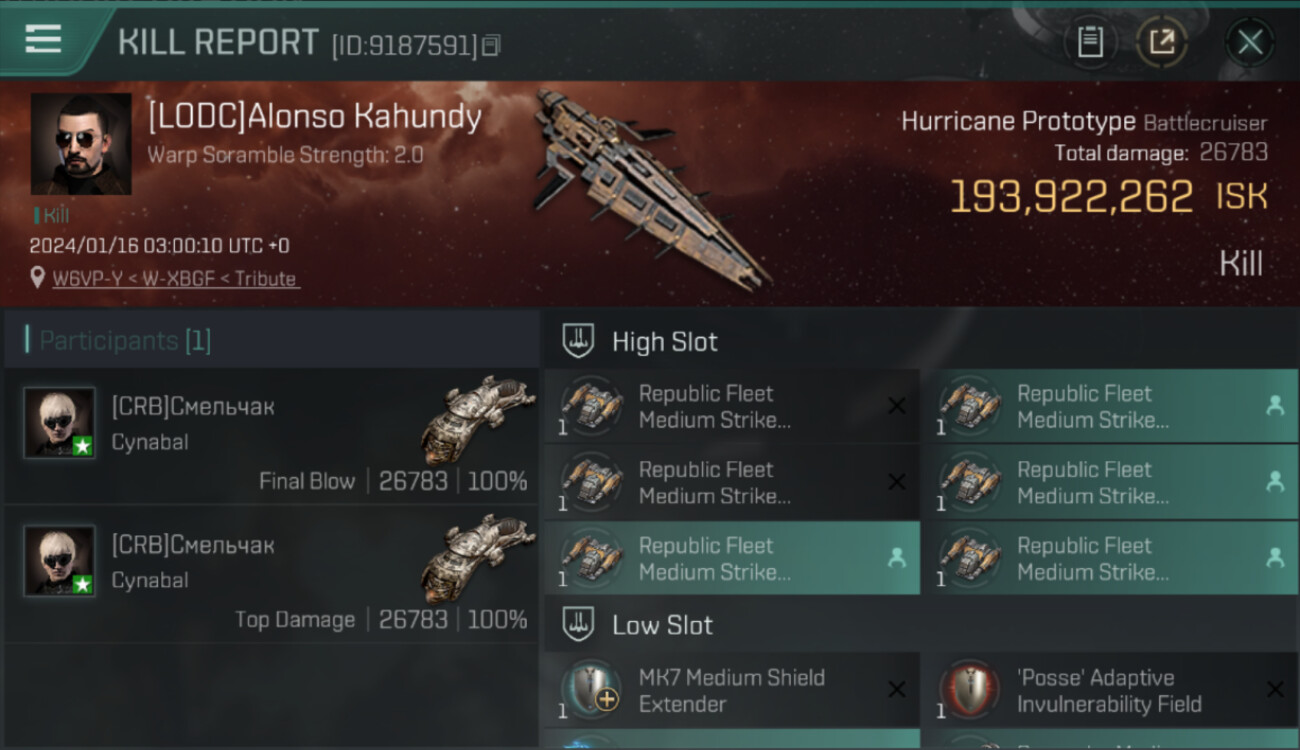Open the hamburger menu
1300x750 pixels.
pos(43,39)
